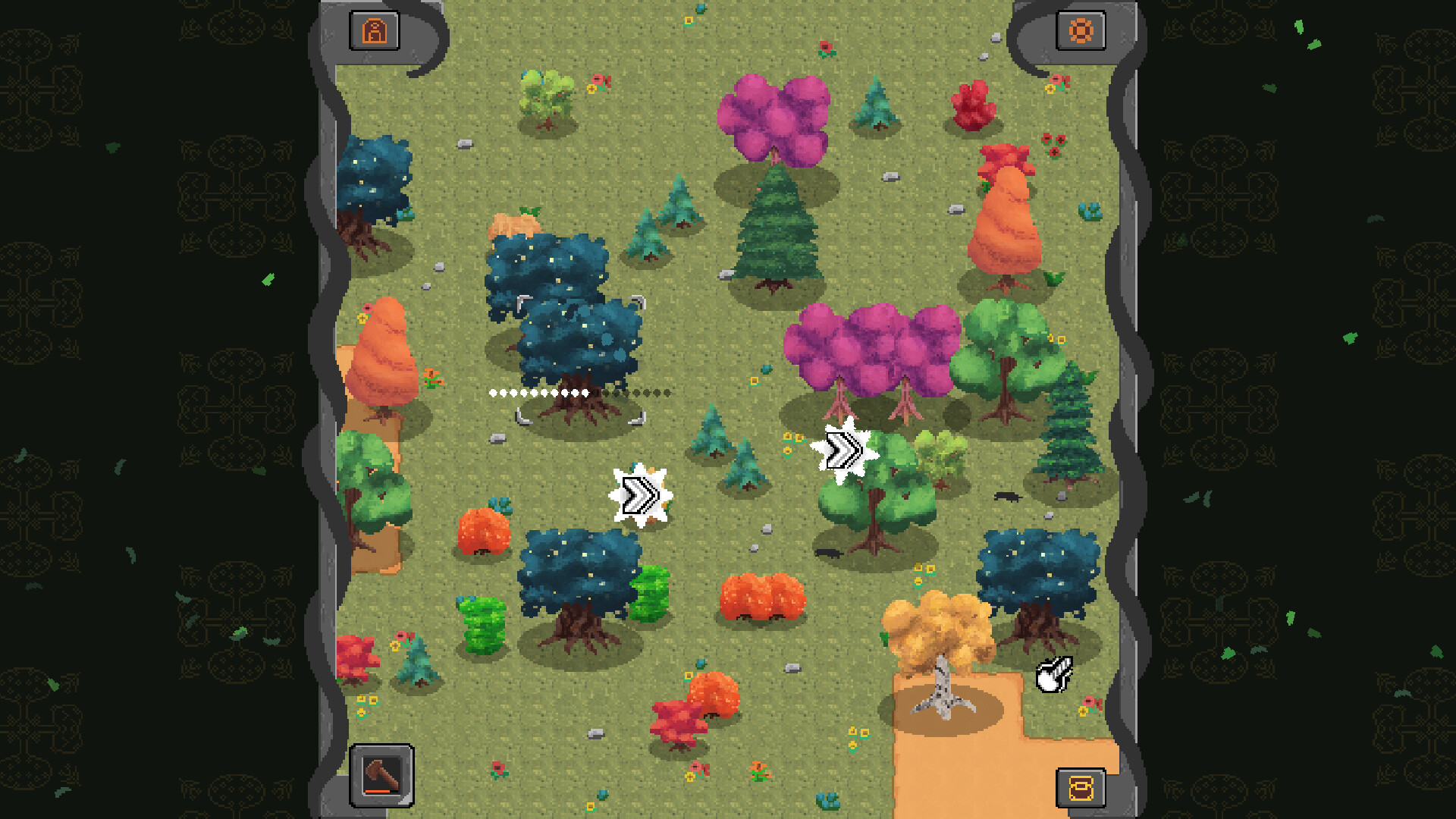Open the pouch inventory bottom-right
Viewport: 1456px width, 819px height.
click(x=1082, y=786)
